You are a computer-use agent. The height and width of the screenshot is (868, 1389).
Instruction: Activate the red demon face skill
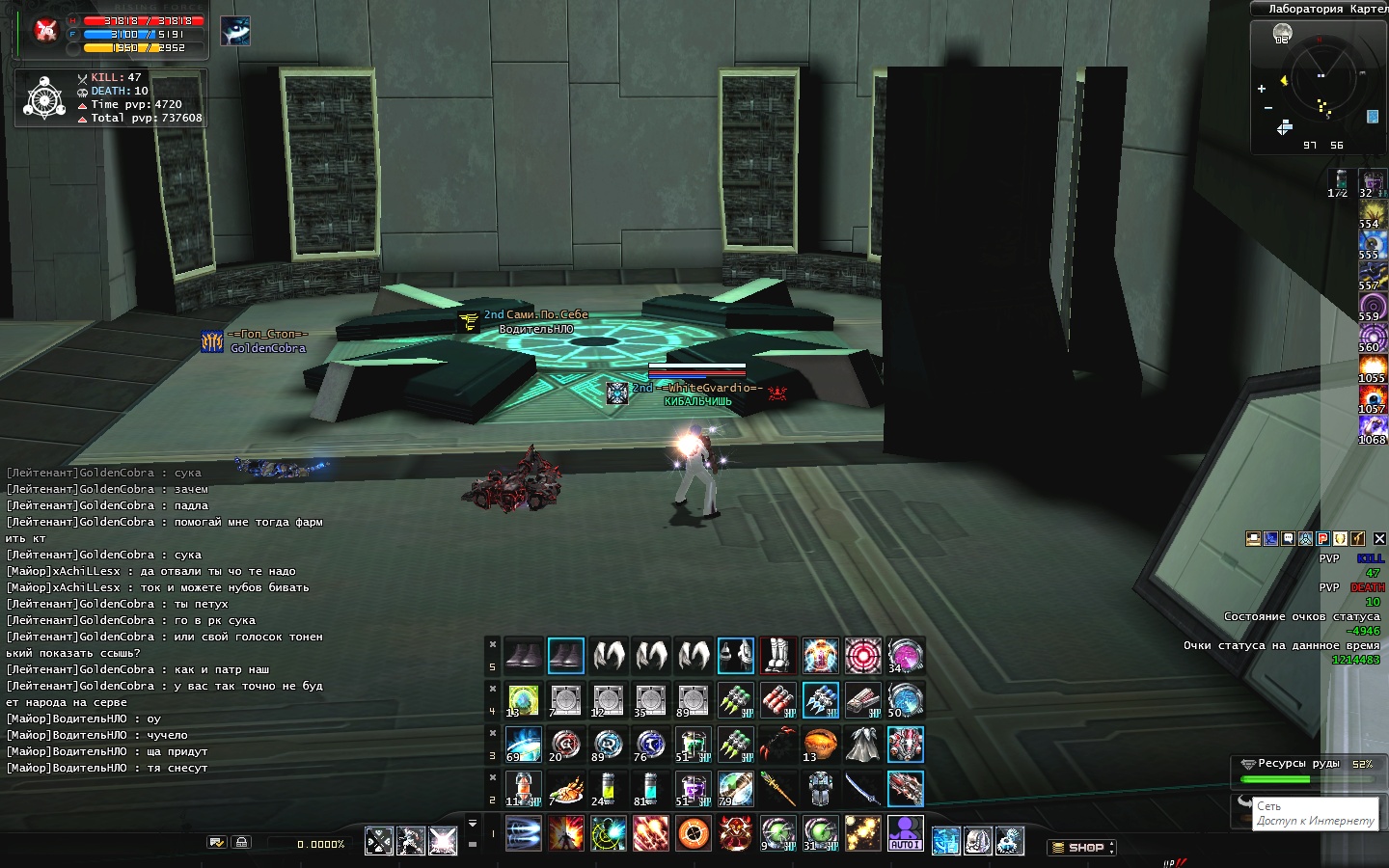point(735,833)
